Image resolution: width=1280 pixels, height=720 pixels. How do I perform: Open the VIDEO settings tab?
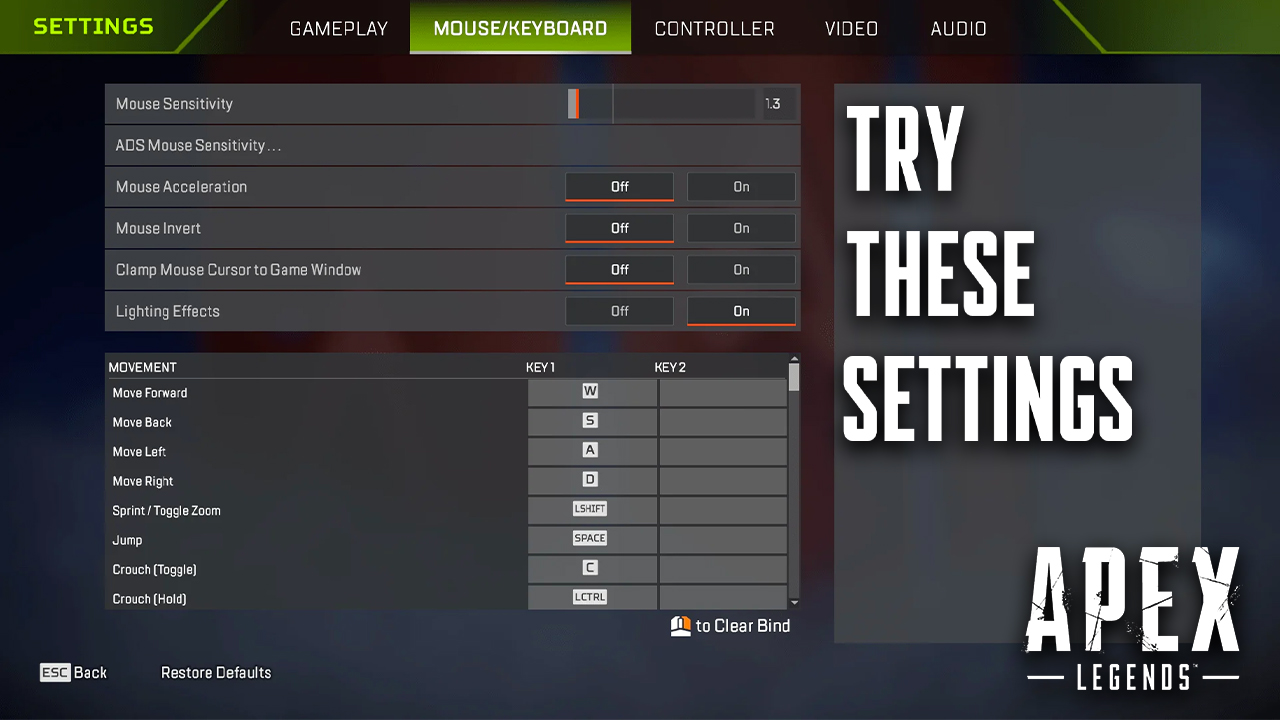[851, 28]
